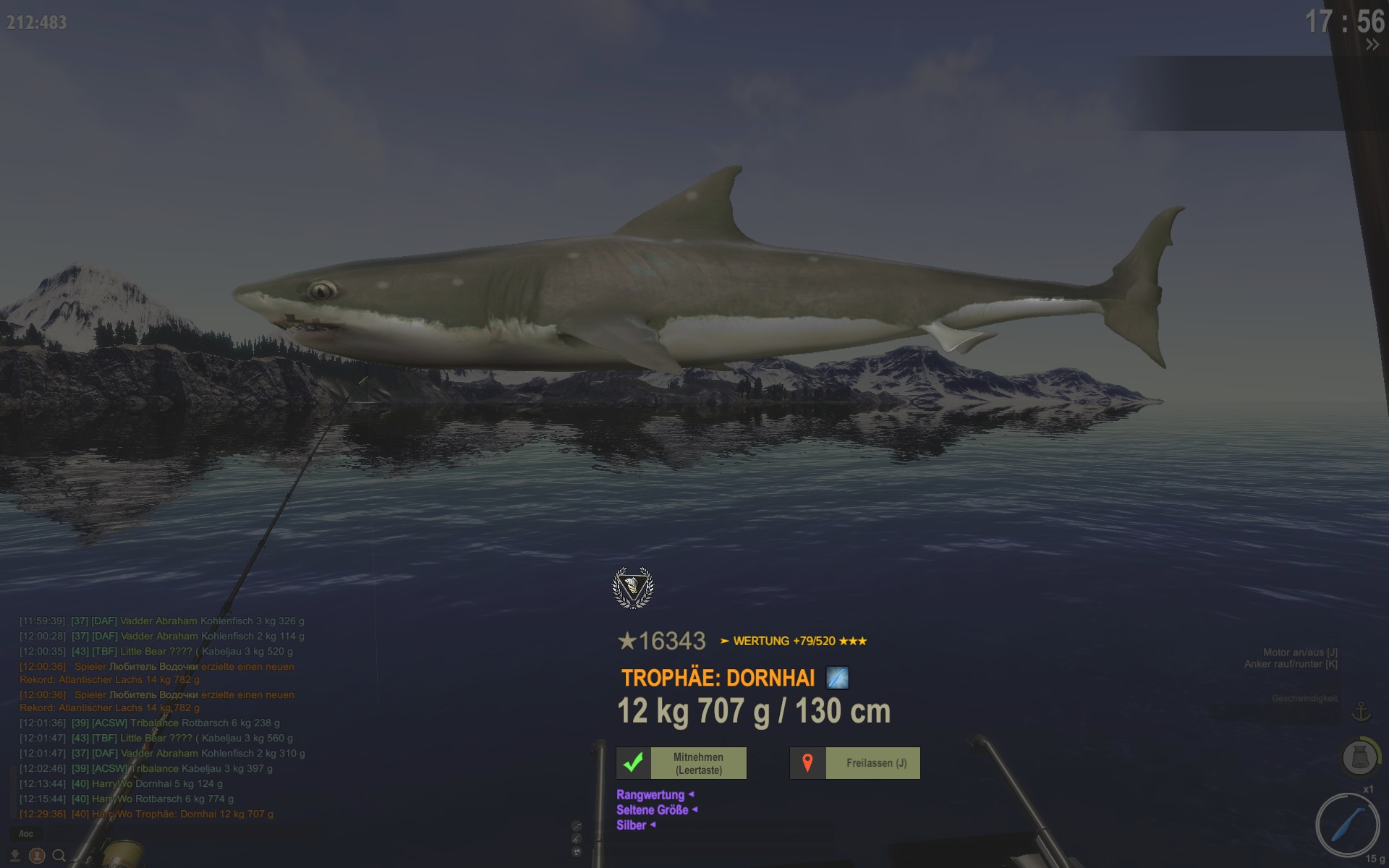
Task: Click the chat download arrow icon
Action: 14,856
